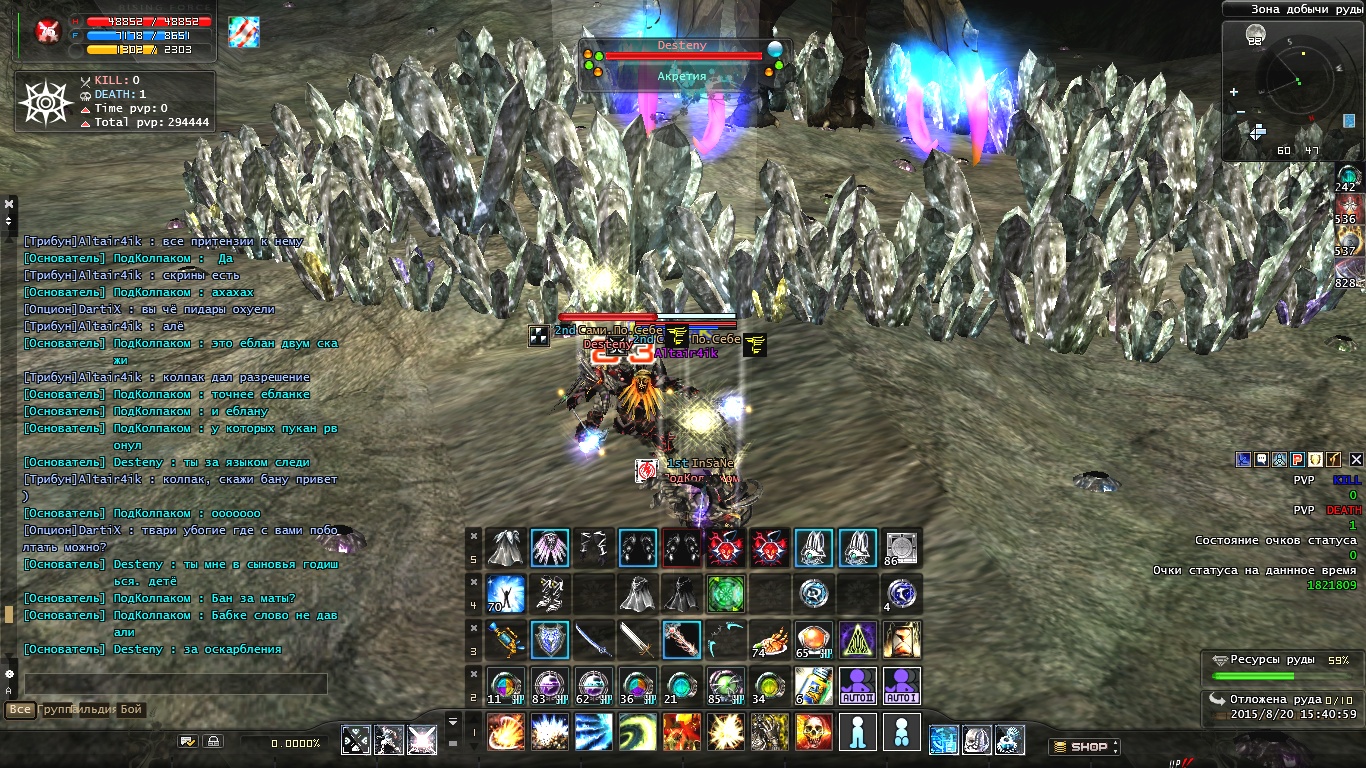This screenshot has height=768, width=1366.
Task: Activate the crossed swords icon beside hotbar
Action: click(356, 739)
